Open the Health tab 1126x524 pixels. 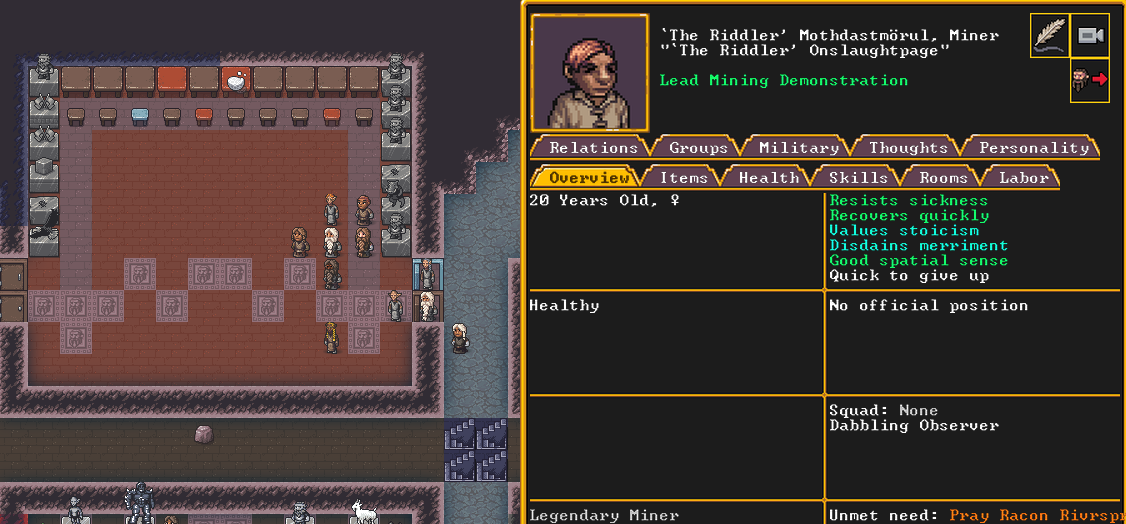tap(768, 178)
